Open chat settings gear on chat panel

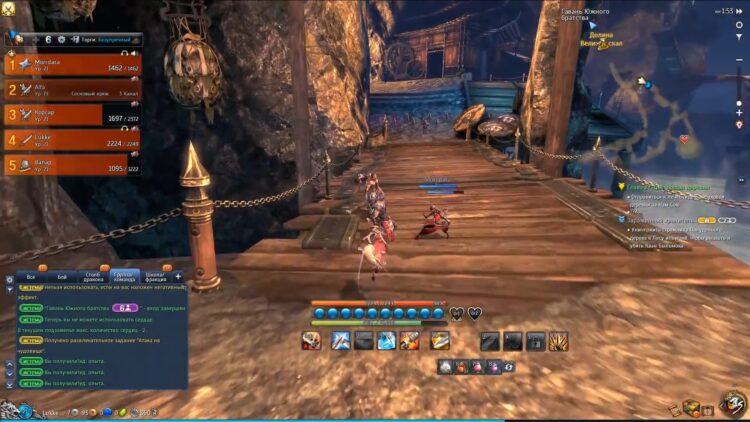click(10, 278)
